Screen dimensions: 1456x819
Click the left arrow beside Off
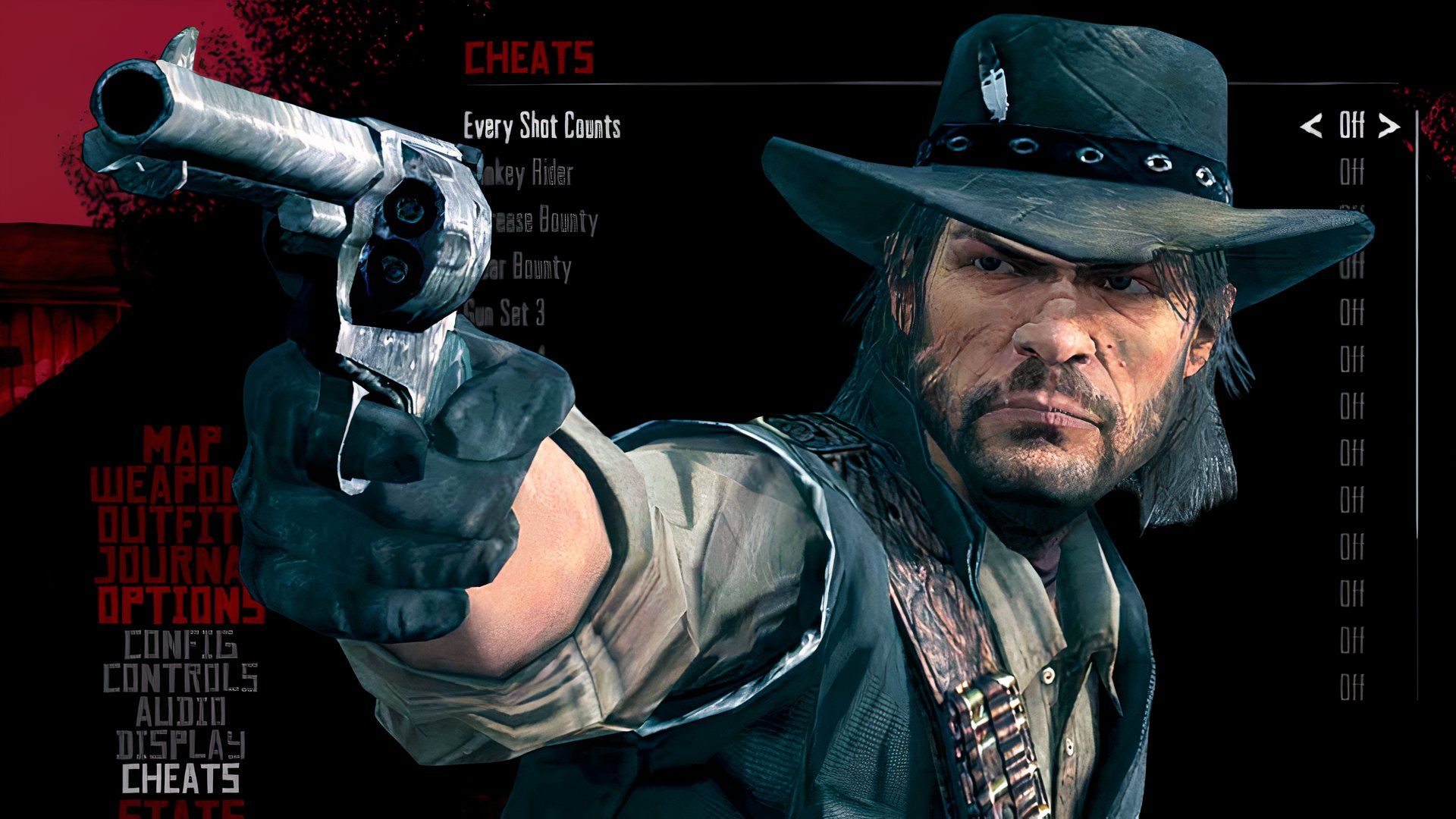tap(1310, 126)
